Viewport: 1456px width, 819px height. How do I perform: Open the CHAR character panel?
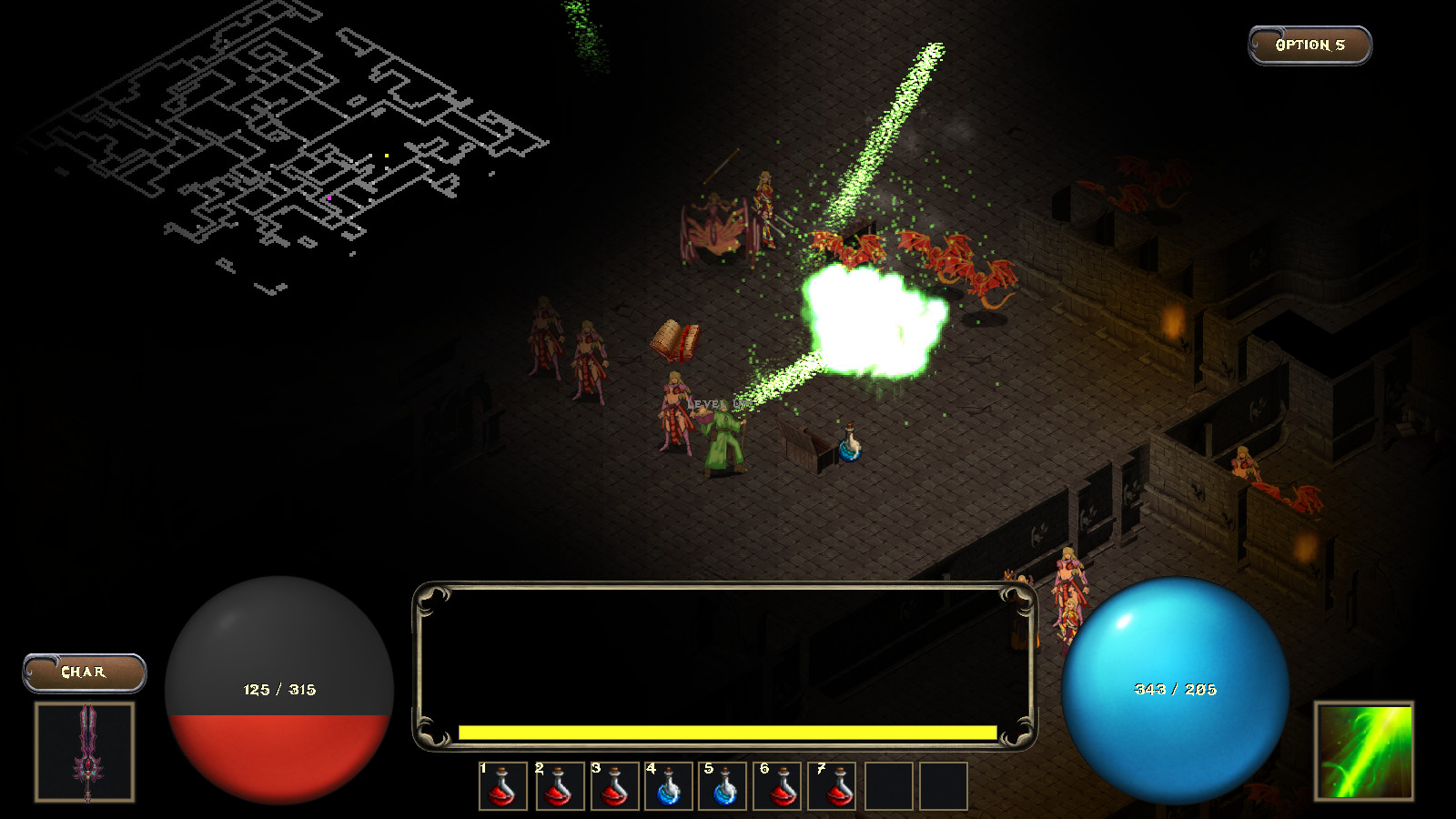pos(84,673)
